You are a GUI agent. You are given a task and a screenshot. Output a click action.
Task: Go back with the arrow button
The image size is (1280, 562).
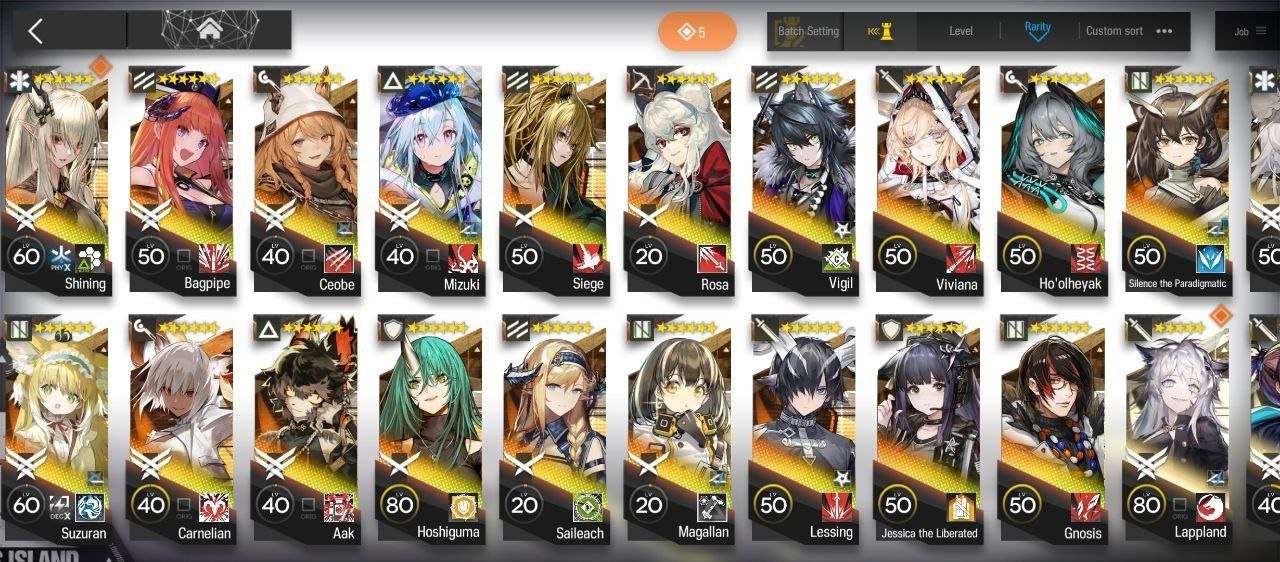click(x=36, y=31)
